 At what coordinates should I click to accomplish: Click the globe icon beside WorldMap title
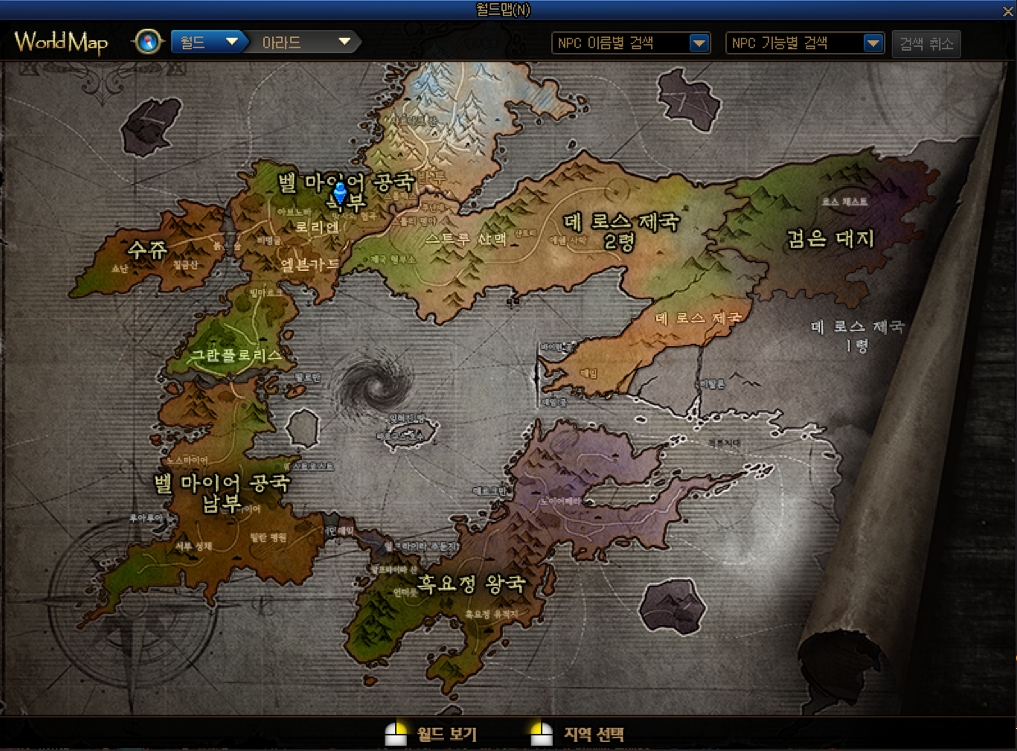pyautogui.click(x=148, y=42)
